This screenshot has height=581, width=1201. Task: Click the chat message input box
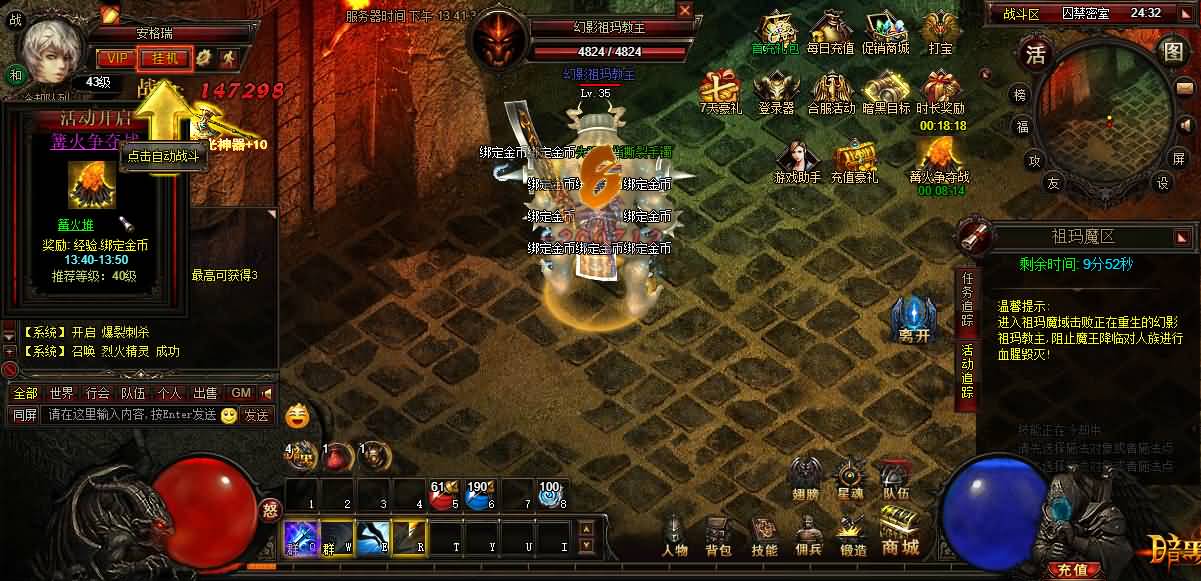(x=128, y=415)
